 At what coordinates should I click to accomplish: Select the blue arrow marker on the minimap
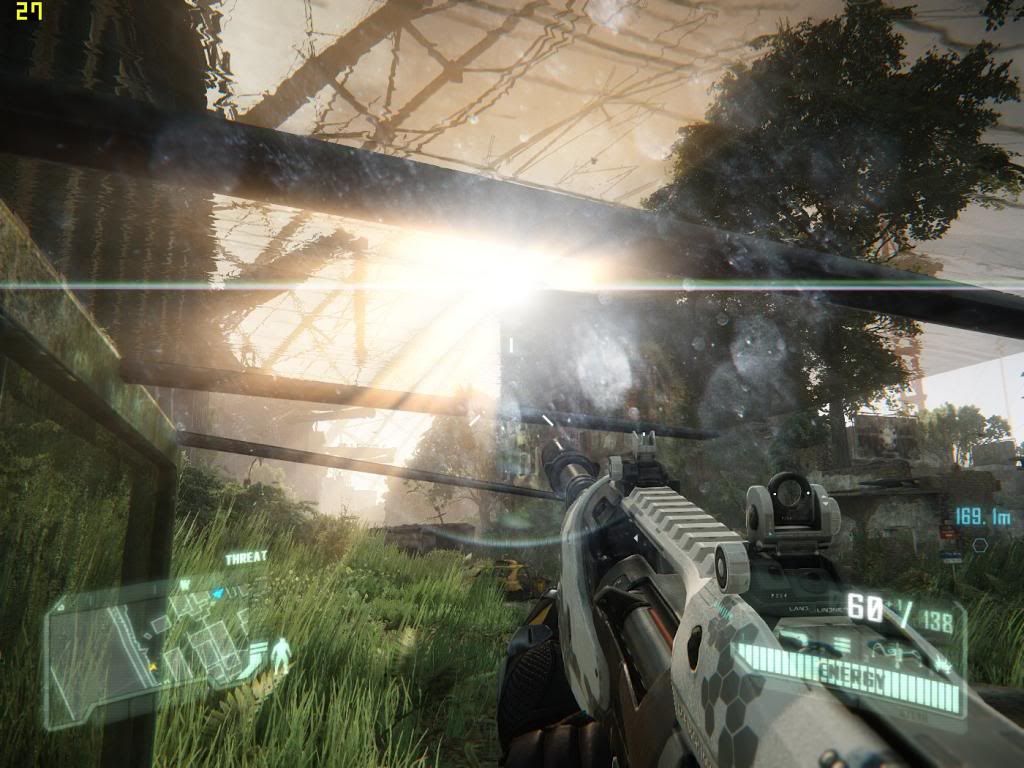pos(217,593)
